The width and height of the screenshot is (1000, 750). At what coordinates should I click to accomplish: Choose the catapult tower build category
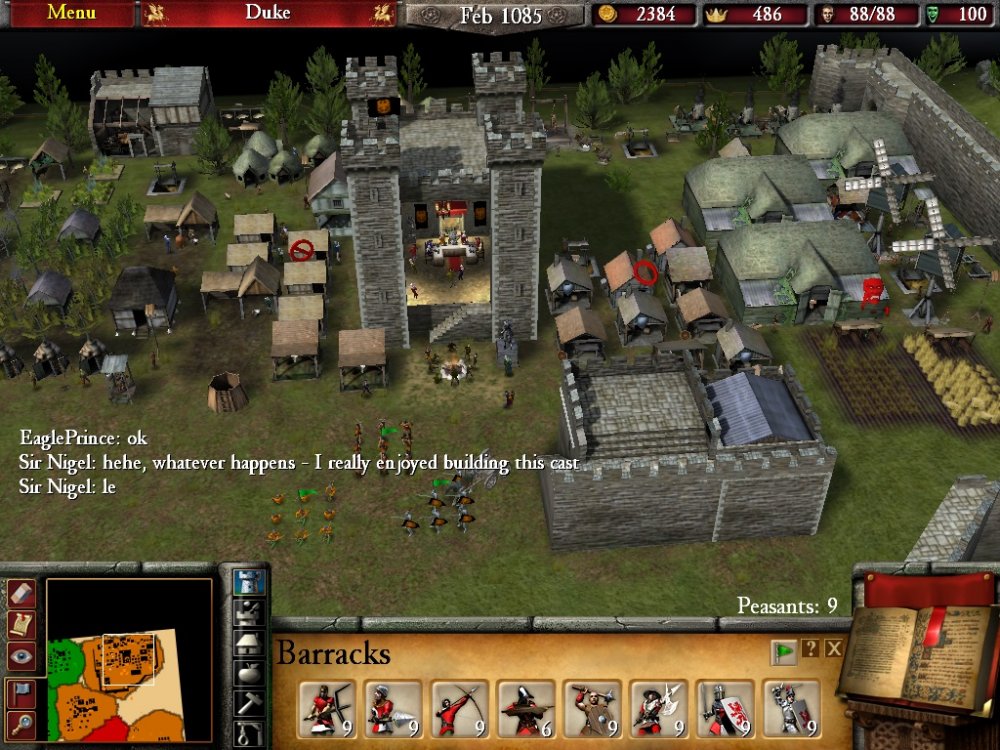point(248,611)
